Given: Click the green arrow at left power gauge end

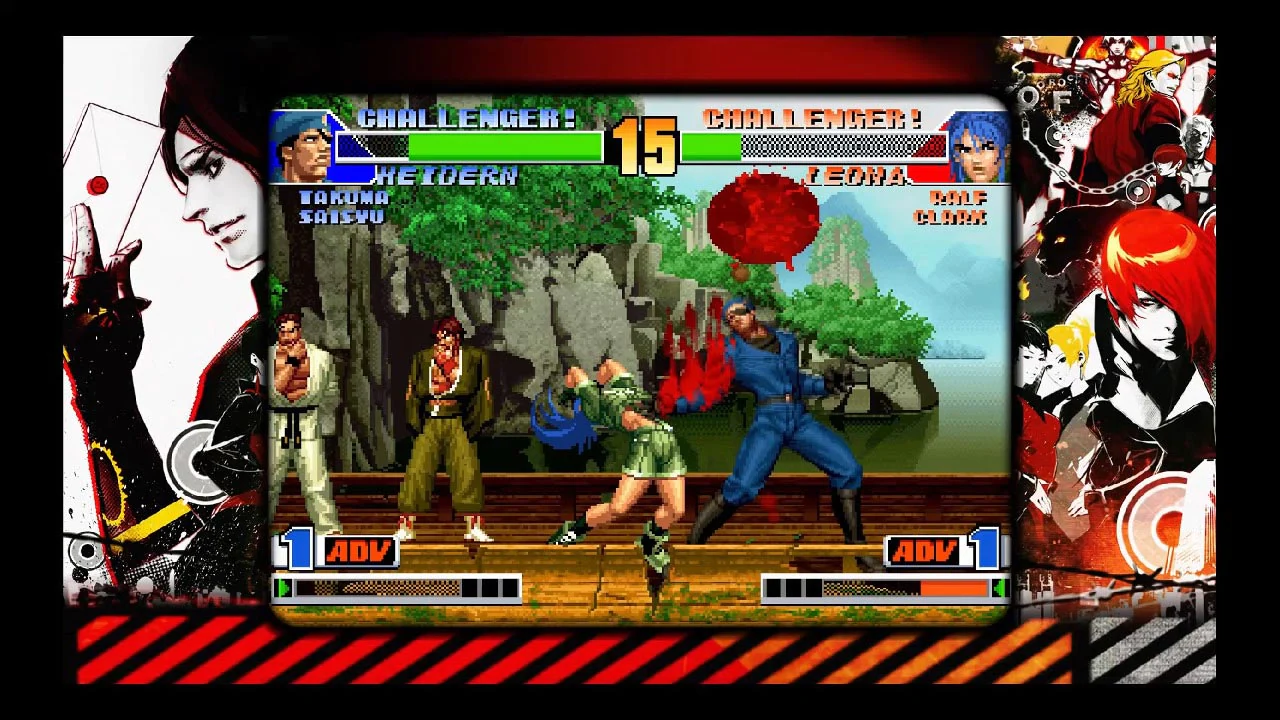Looking at the screenshot, I should click(x=284, y=589).
